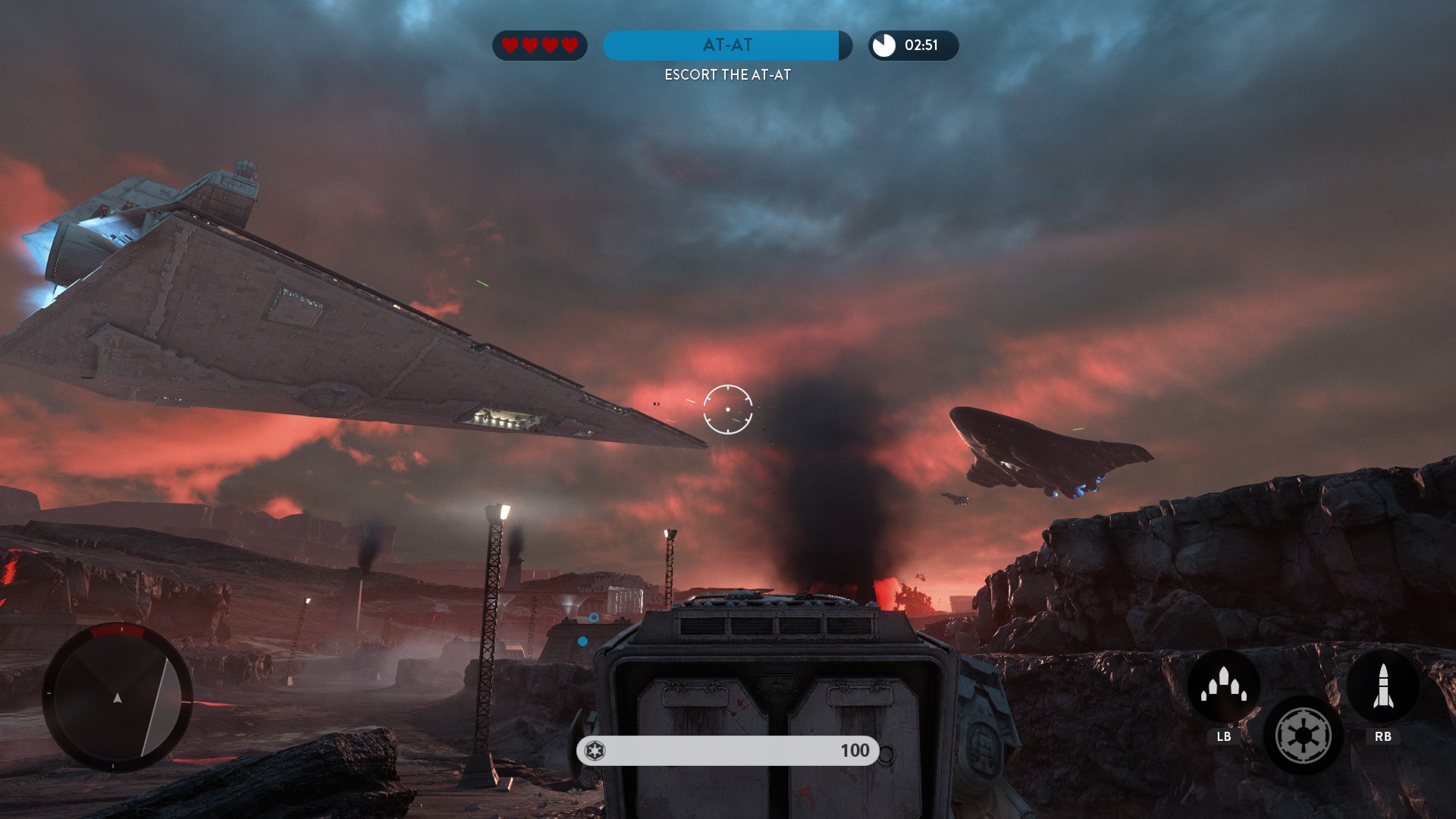Screen dimensions: 1456x819
Task: Fire the single rocket ability icon
Action: pyautogui.click(x=1382, y=686)
